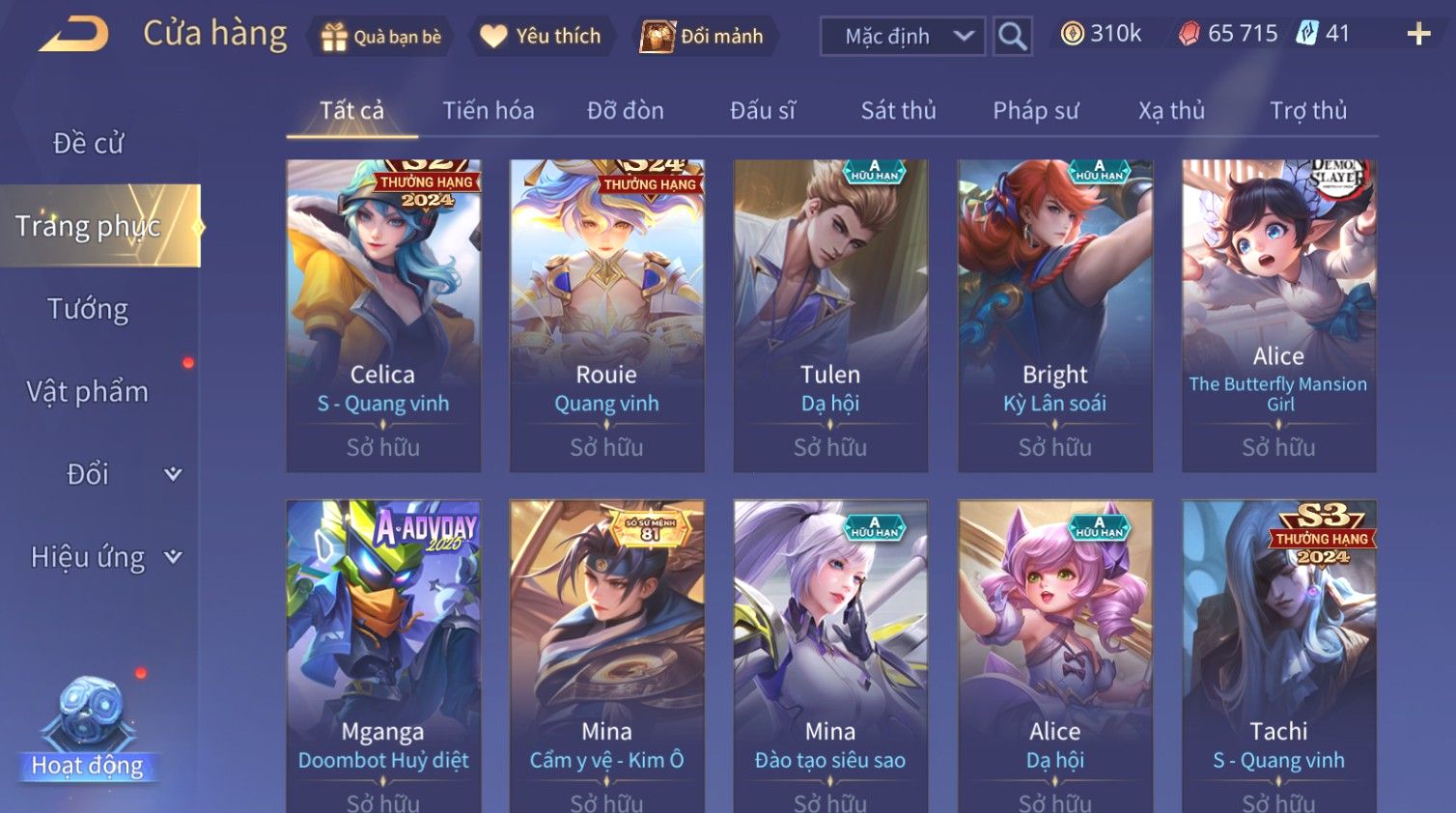This screenshot has width=1456, height=813.
Task: Open the Quà bạn bè gift option
Action: tap(381, 37)
